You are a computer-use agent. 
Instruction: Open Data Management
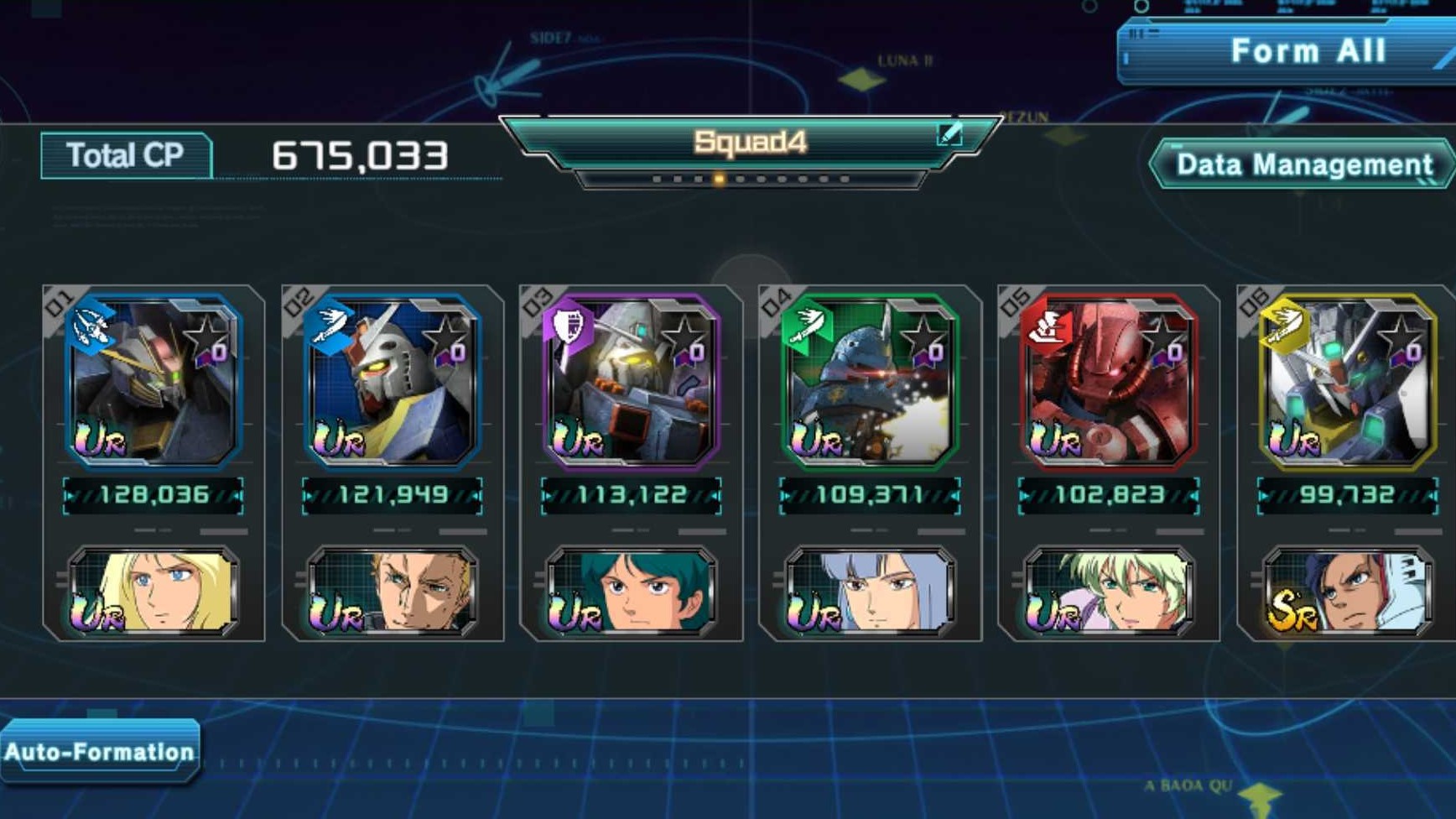click(1300, 164)
